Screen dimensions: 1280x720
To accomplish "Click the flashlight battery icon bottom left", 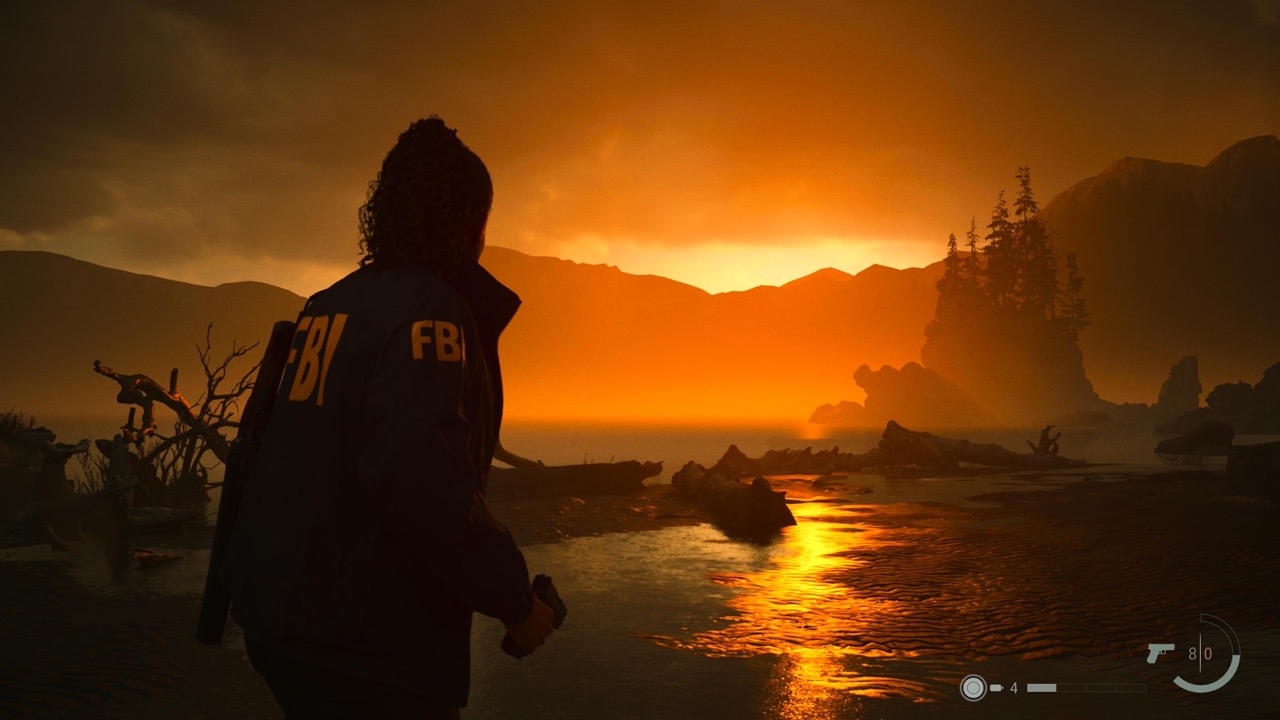I will point(996,688).
